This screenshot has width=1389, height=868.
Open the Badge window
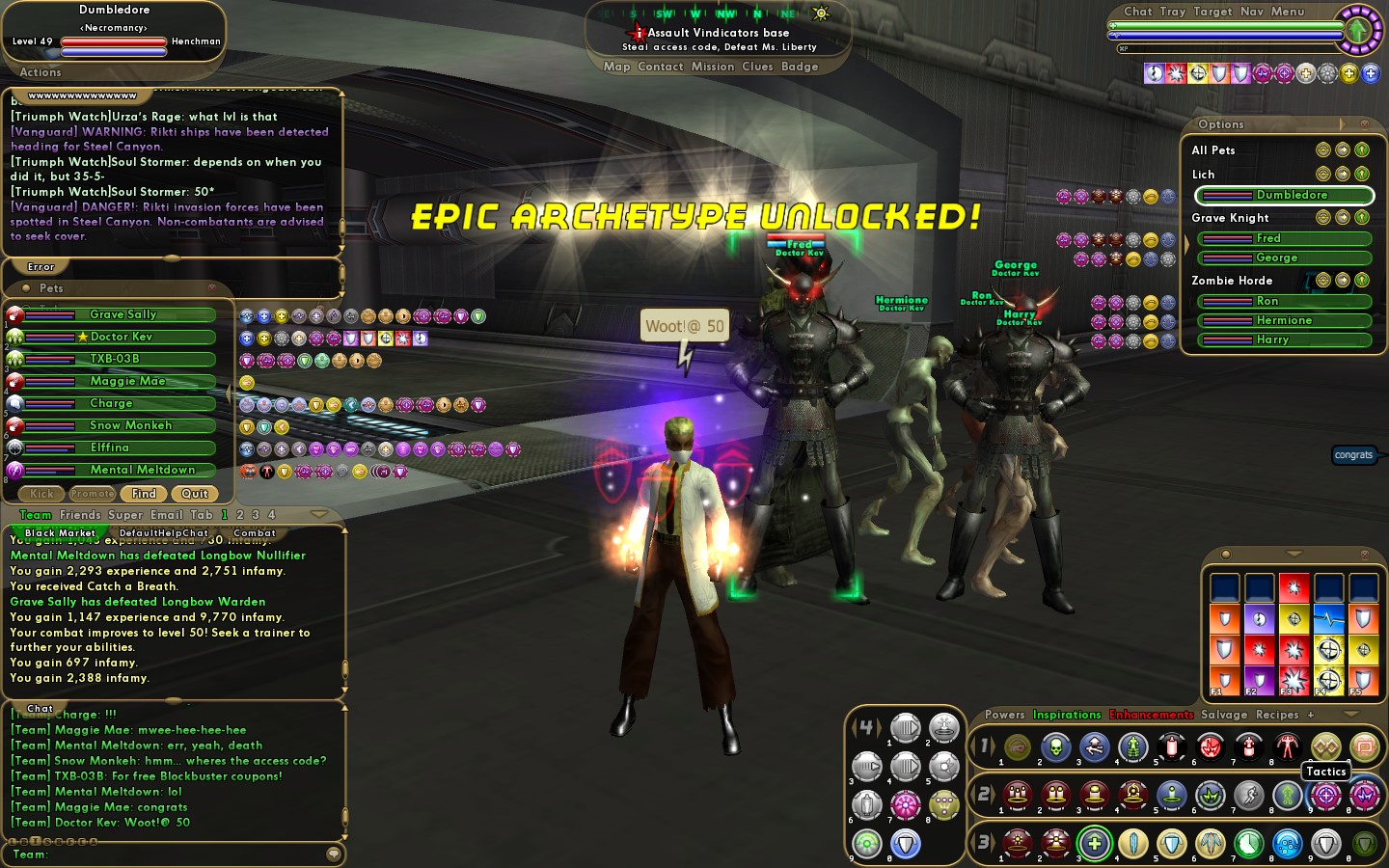pyautogui.click(x=800, y=67)
